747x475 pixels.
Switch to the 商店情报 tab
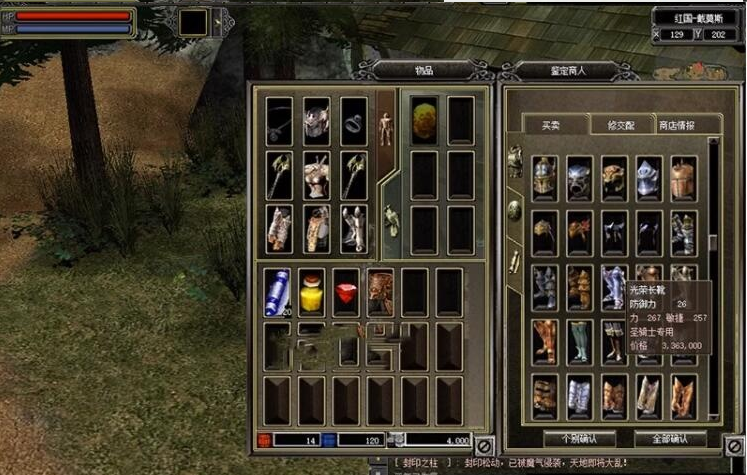pyautogui.click(x=676, y=125)
